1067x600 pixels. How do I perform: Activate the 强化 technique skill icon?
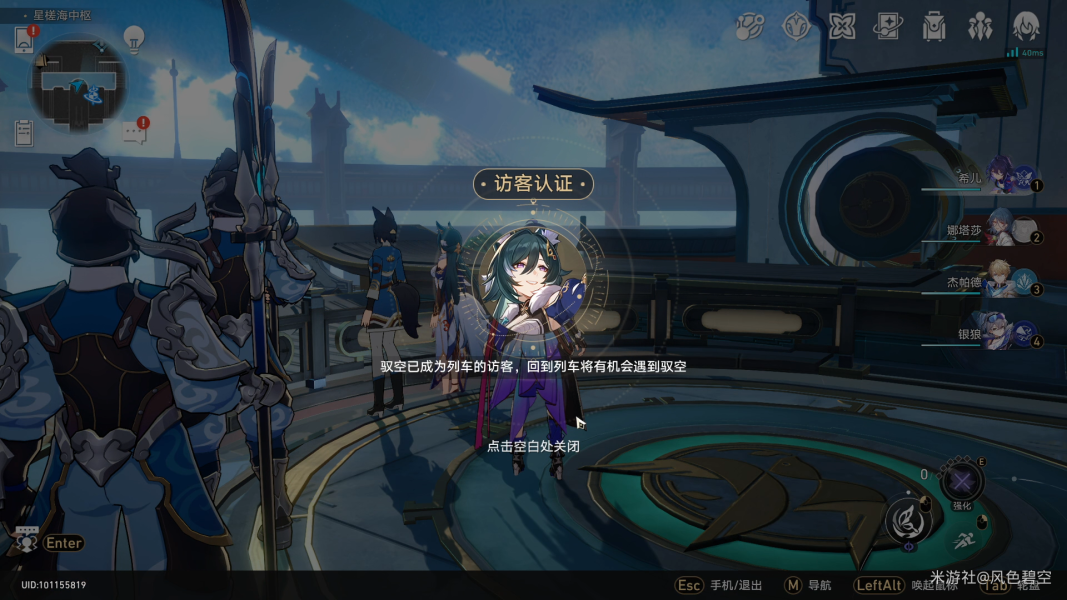click(962, 482)
